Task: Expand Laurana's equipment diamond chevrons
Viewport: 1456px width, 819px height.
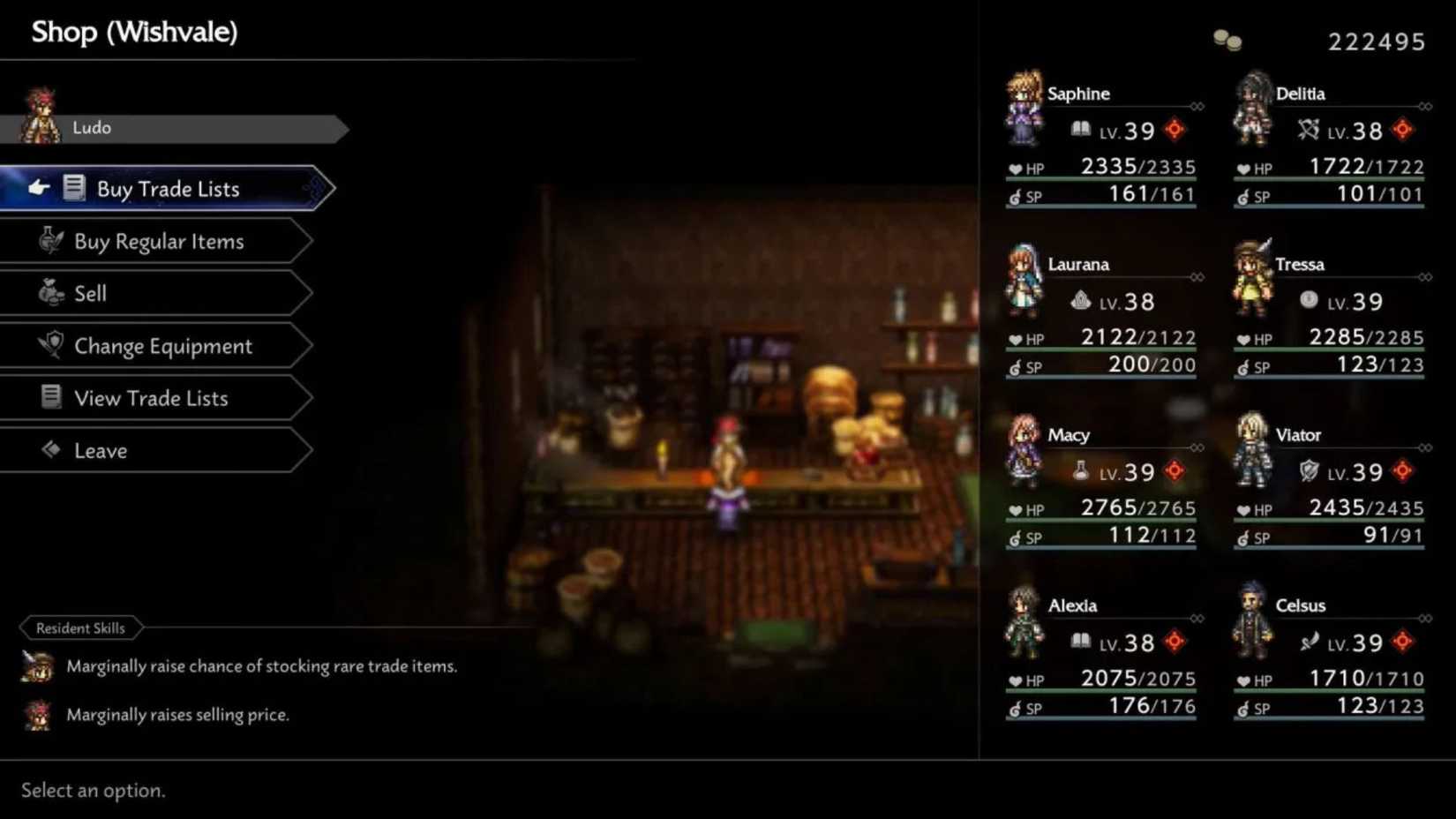Action: pyautogui.click(x=1197, y=276)
